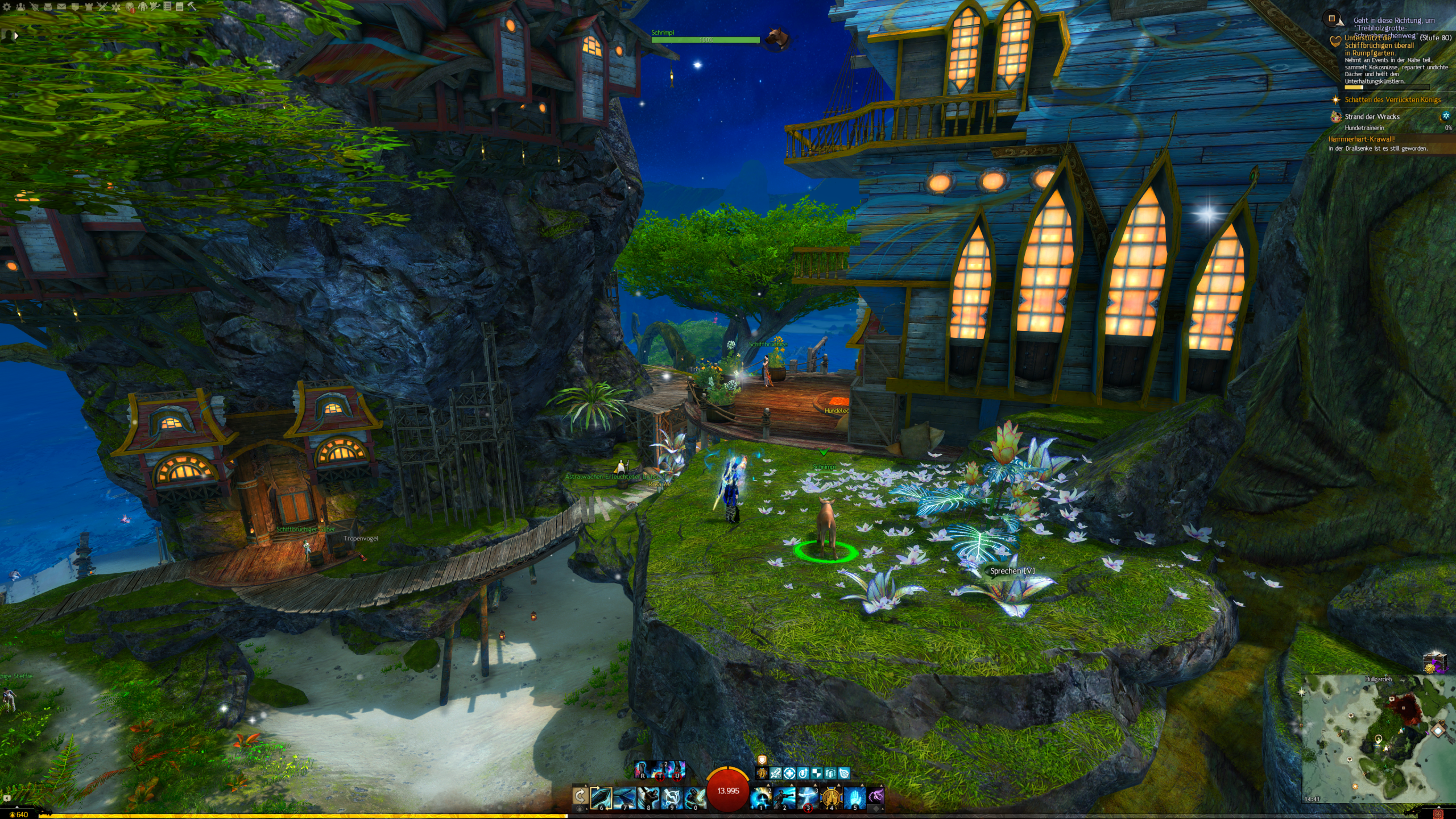Activate the elite skill in slot 0
The image size is (1456, 819).
pyautogui.click(x=694, y=798)
